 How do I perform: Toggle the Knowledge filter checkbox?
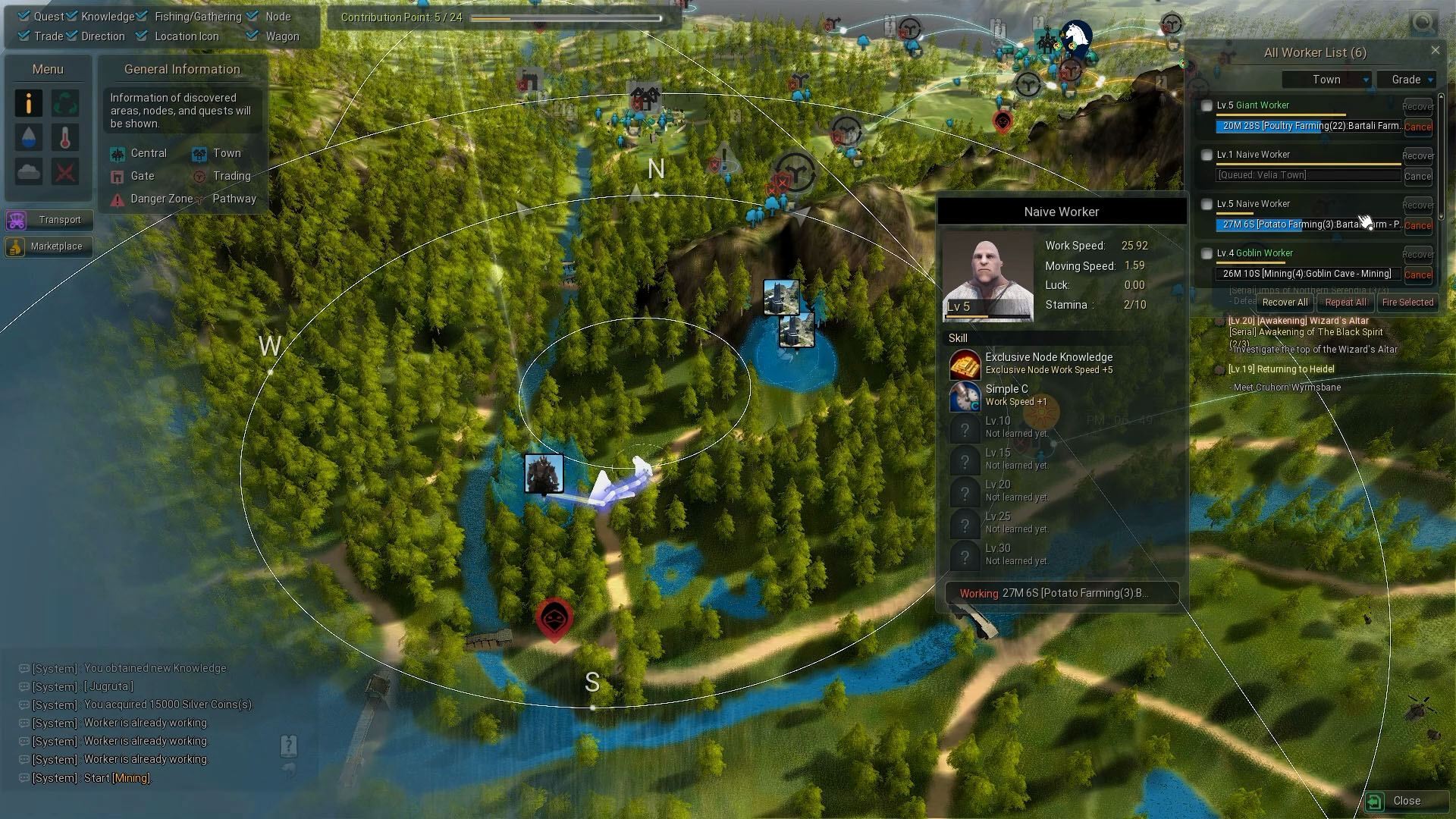click(x=72, y=16)
